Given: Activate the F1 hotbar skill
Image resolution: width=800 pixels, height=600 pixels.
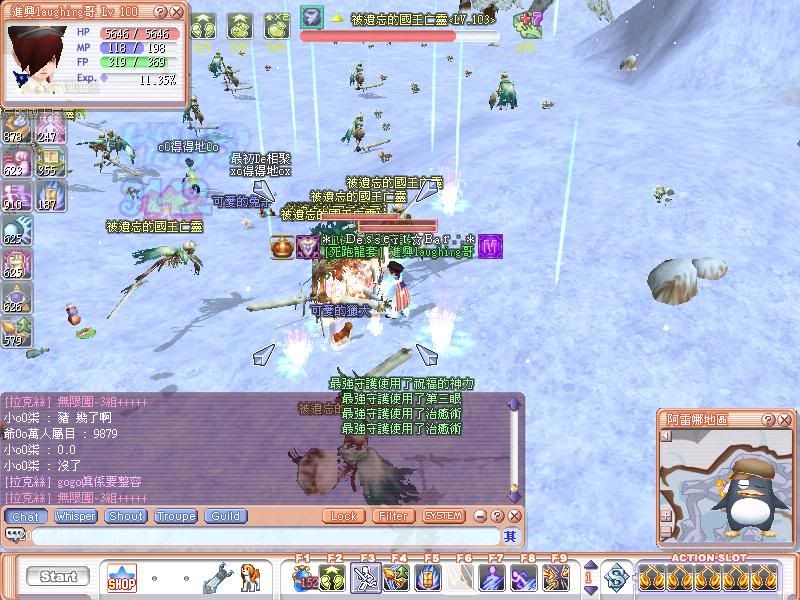Looking at the screenshot, I should (x=304, y=578).
